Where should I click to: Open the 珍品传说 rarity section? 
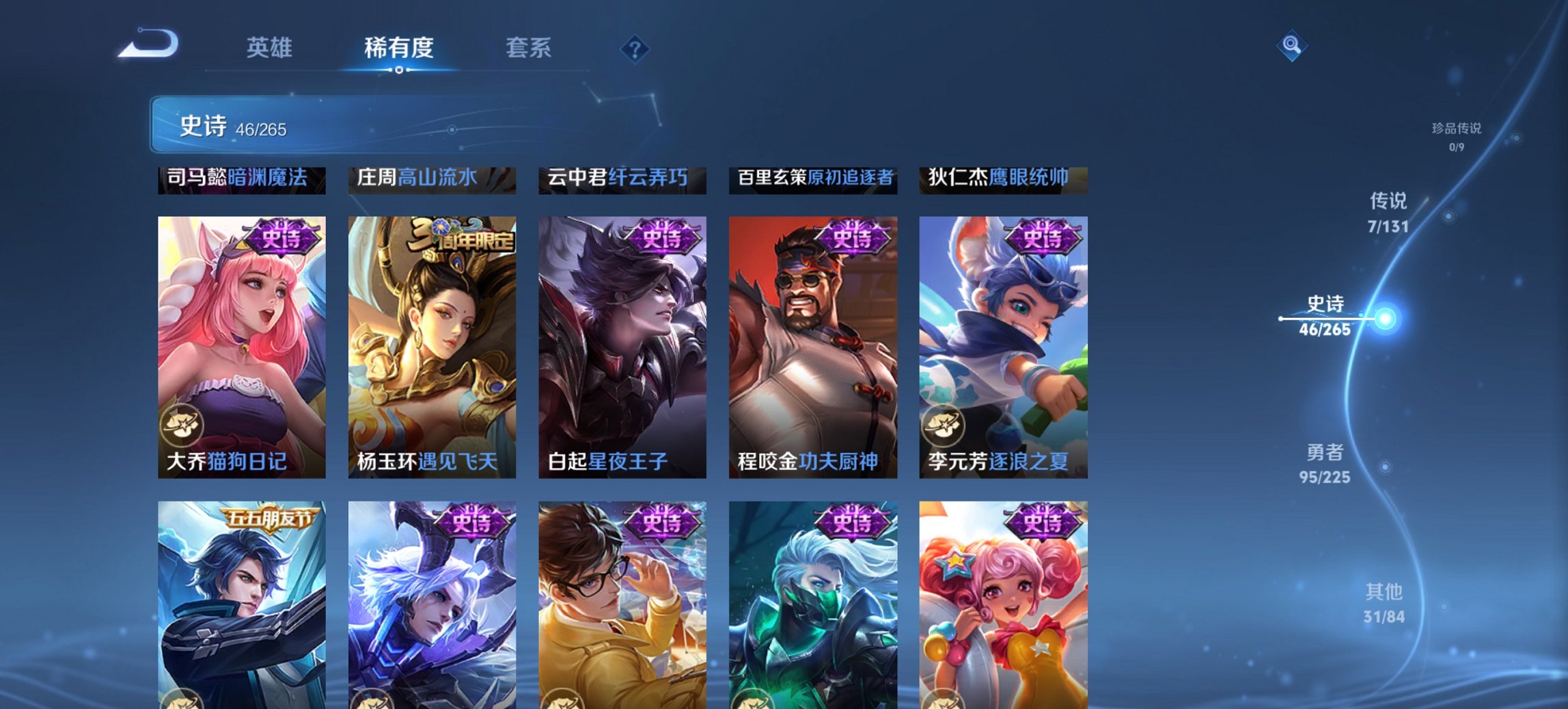(1456, 136)
